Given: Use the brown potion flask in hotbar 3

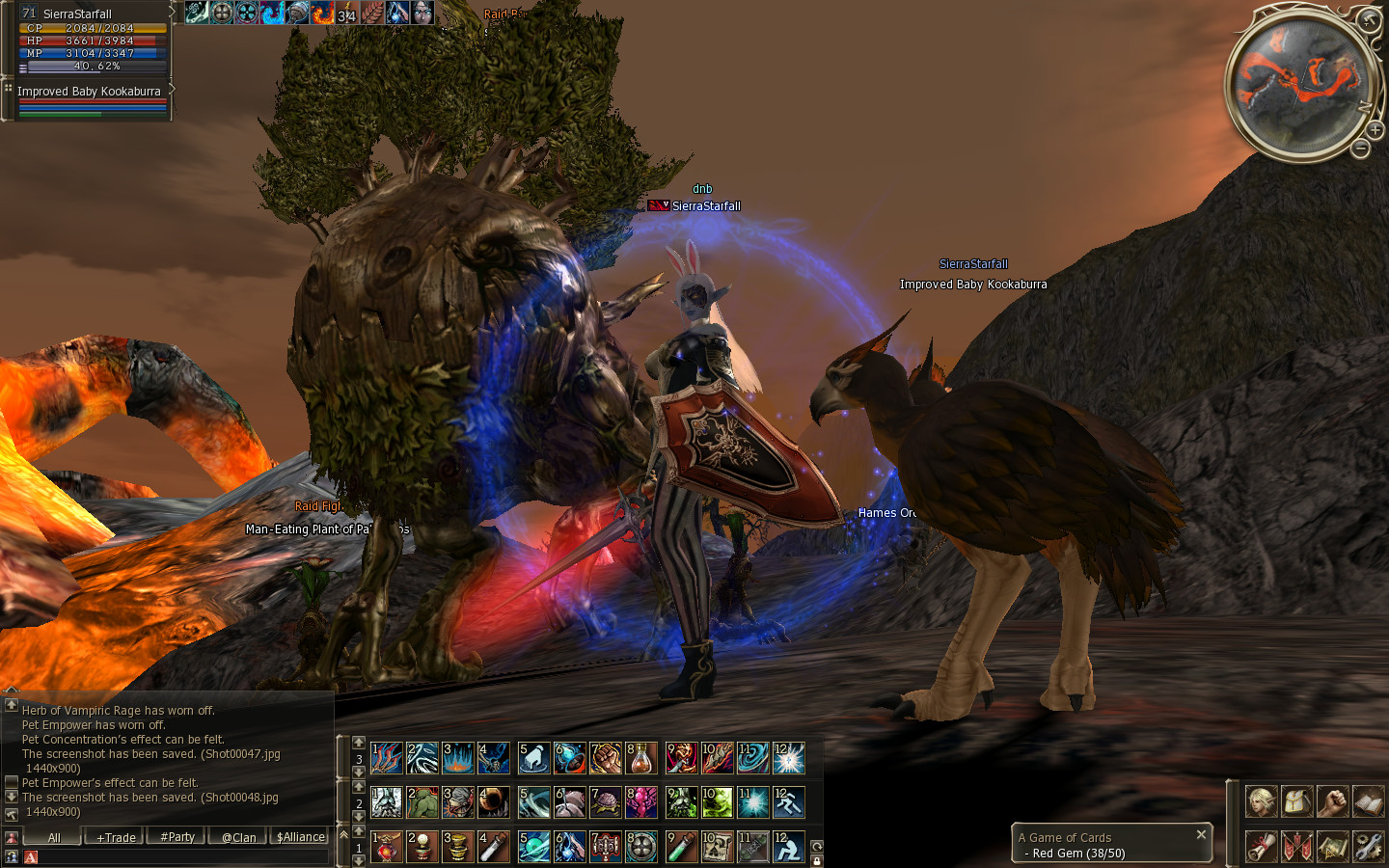Looking at the screenshot, I should coord(641,758).
